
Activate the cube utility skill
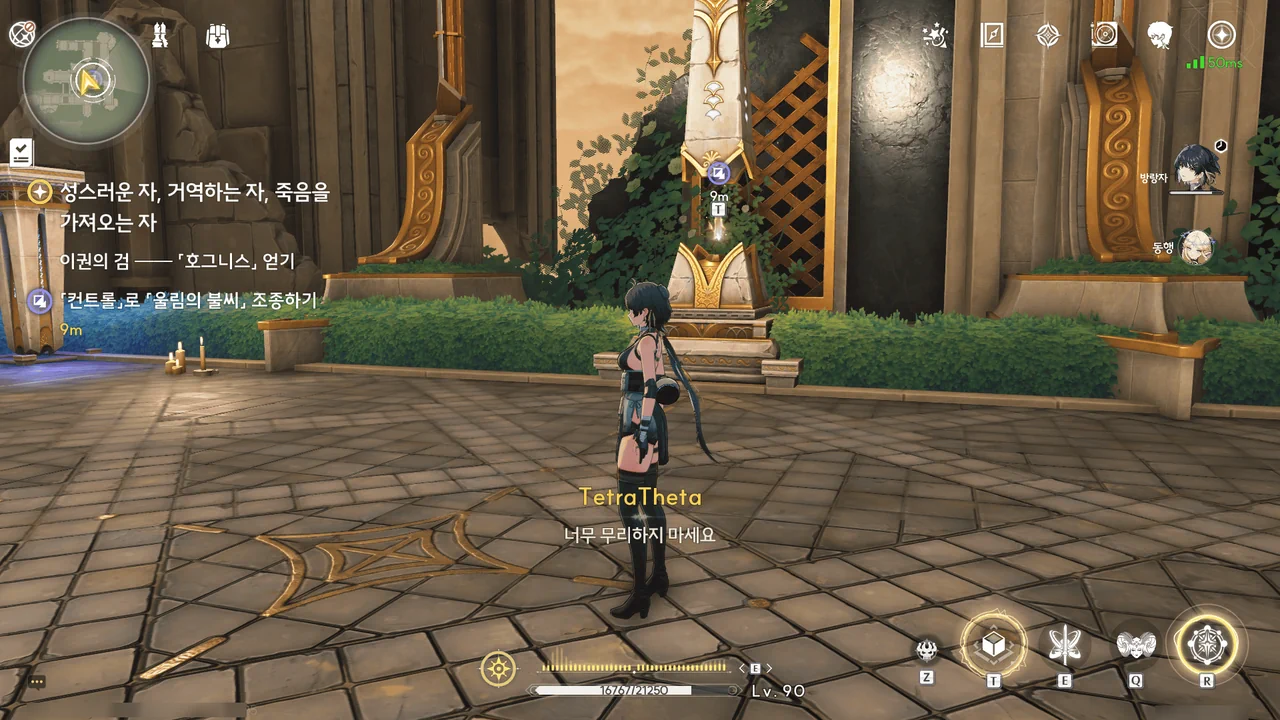(x=993, y=646)
